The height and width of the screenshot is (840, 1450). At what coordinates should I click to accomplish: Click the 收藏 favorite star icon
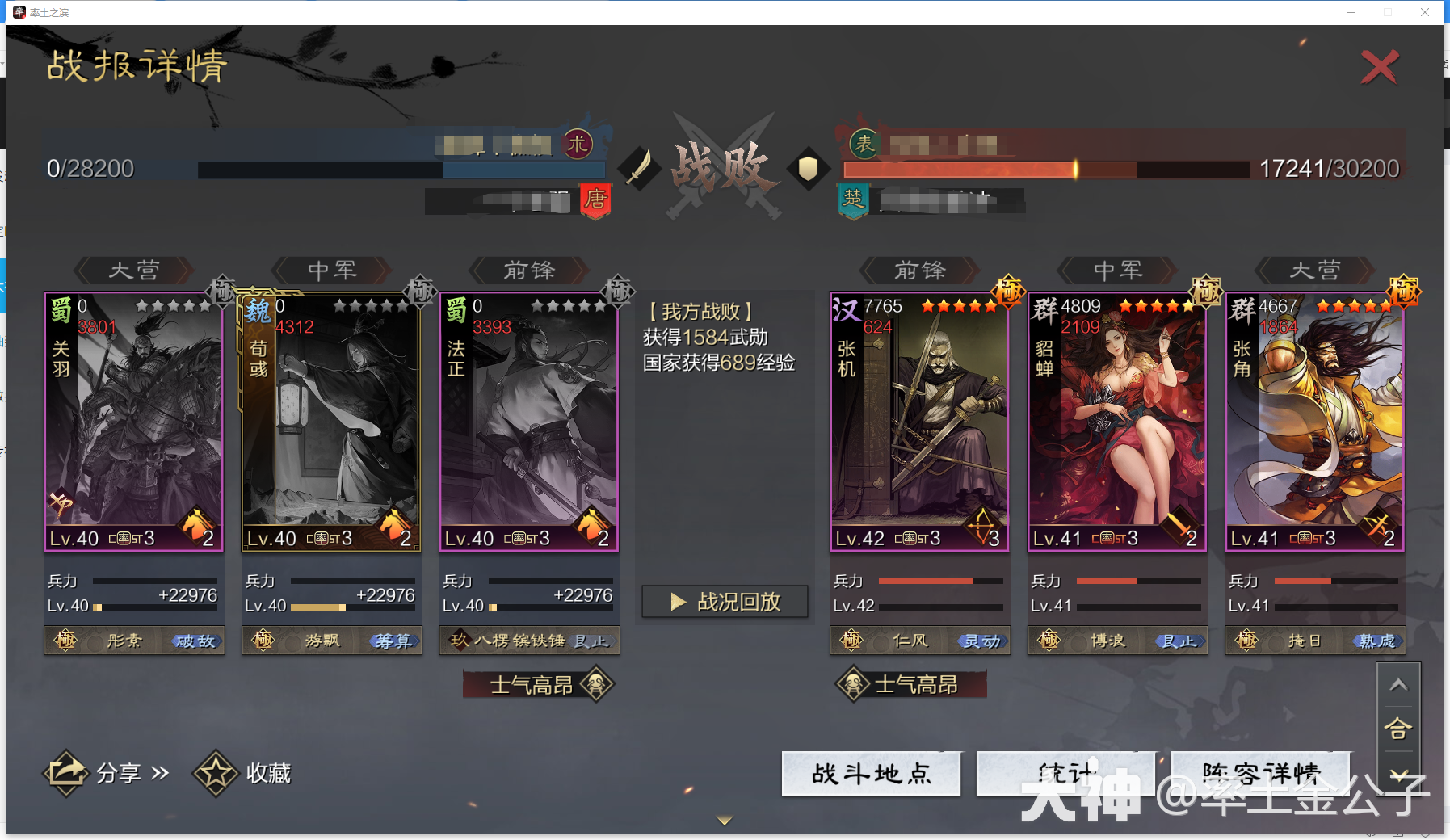point(214,772)
